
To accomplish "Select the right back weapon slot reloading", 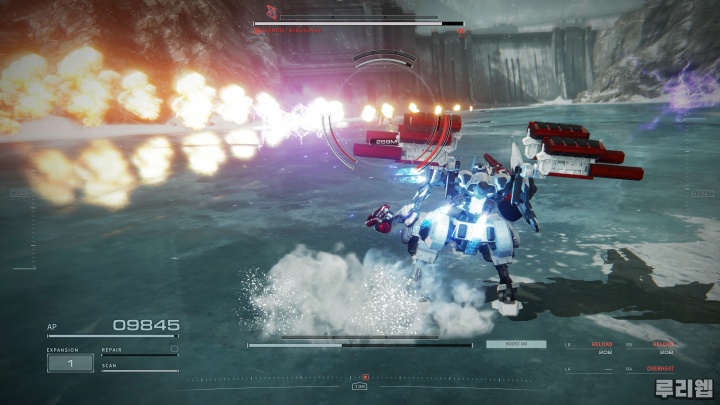I will pyautogui.click(x=661, y=347).
